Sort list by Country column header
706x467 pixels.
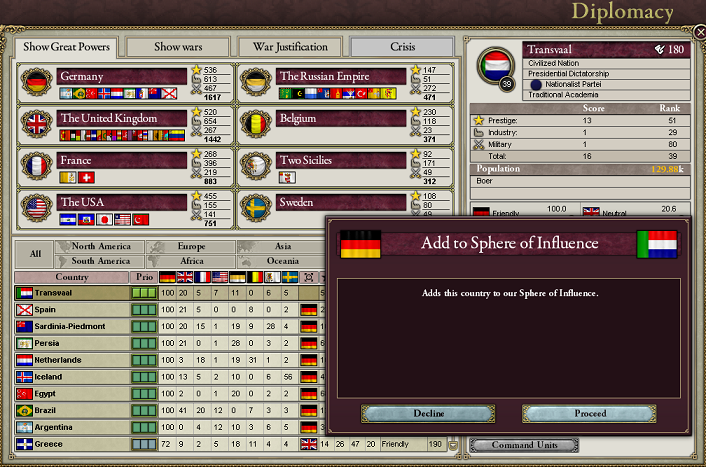tap(72, 277)
